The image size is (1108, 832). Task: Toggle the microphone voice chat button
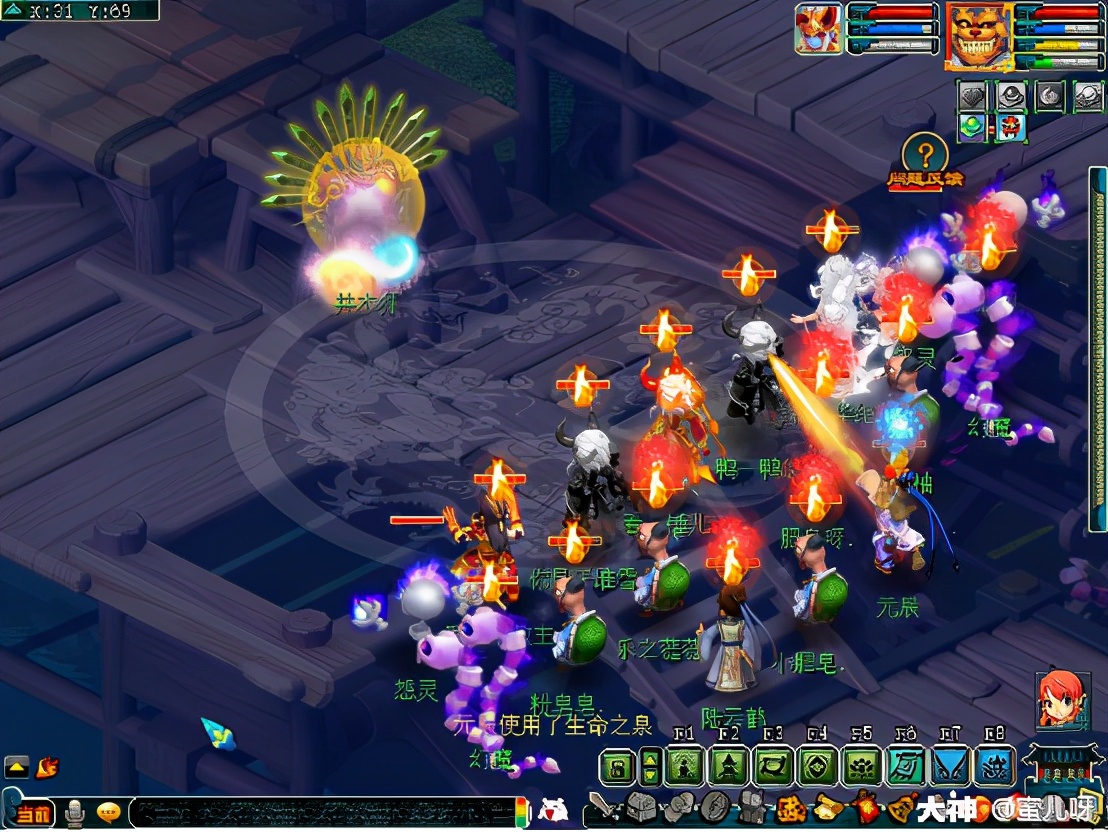click(x=74, y=814)
